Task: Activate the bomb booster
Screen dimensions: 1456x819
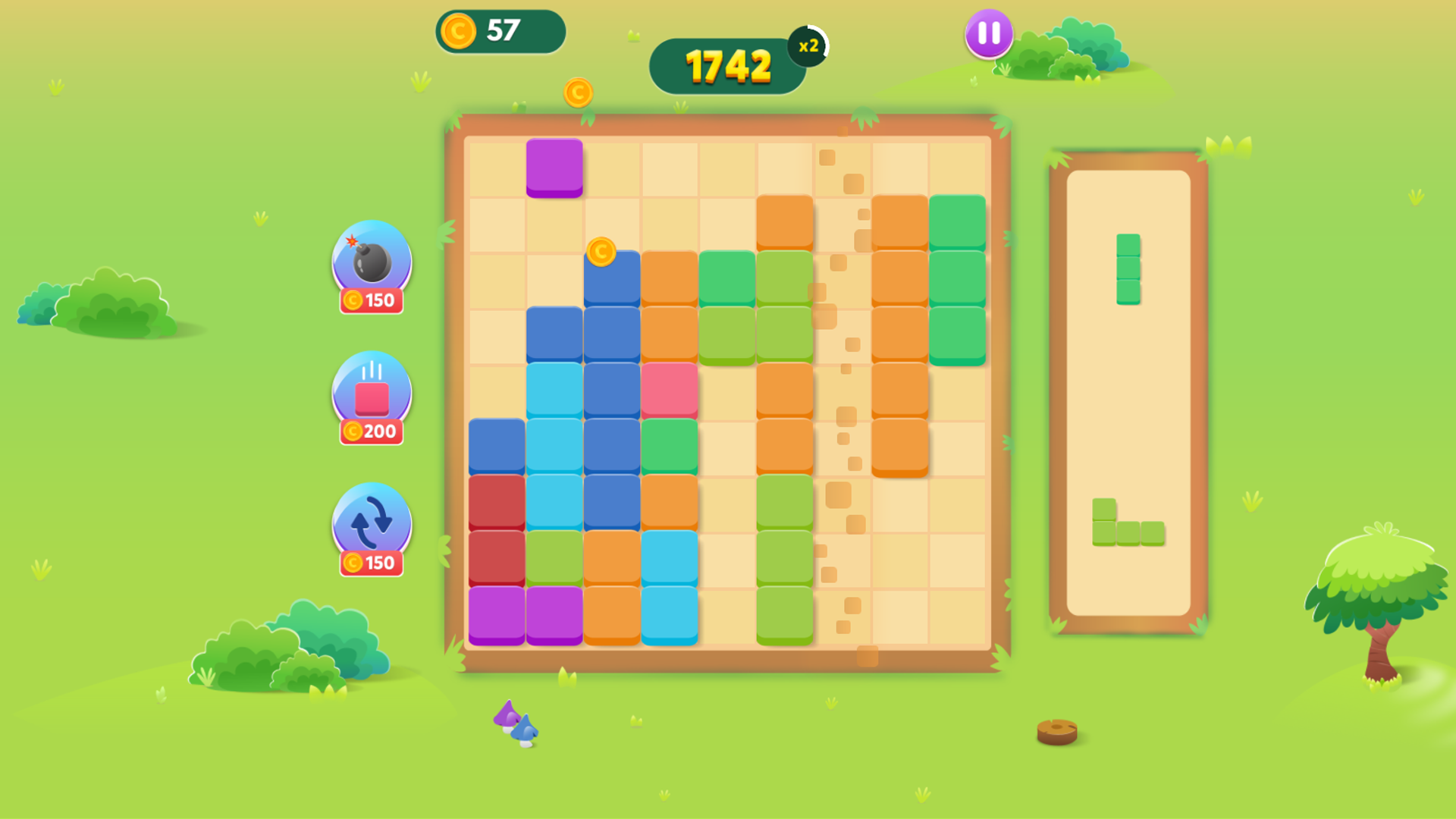Action: (371, 263)
